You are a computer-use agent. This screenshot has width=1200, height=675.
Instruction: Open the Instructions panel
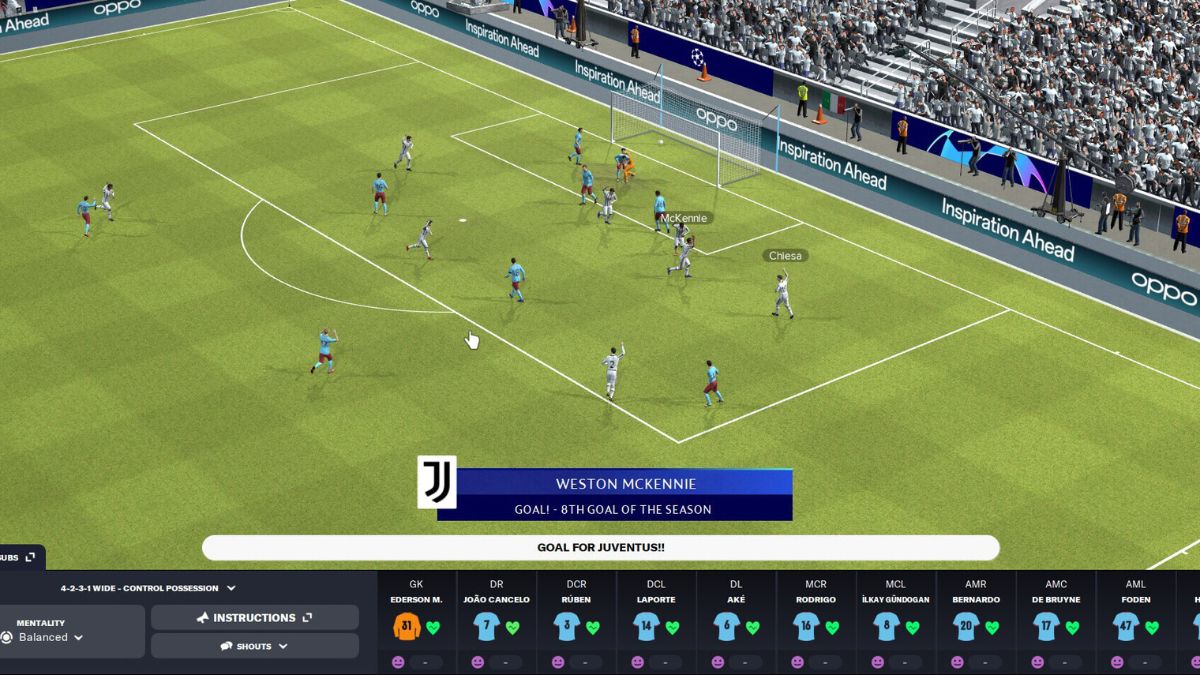[x=254, y=618]
